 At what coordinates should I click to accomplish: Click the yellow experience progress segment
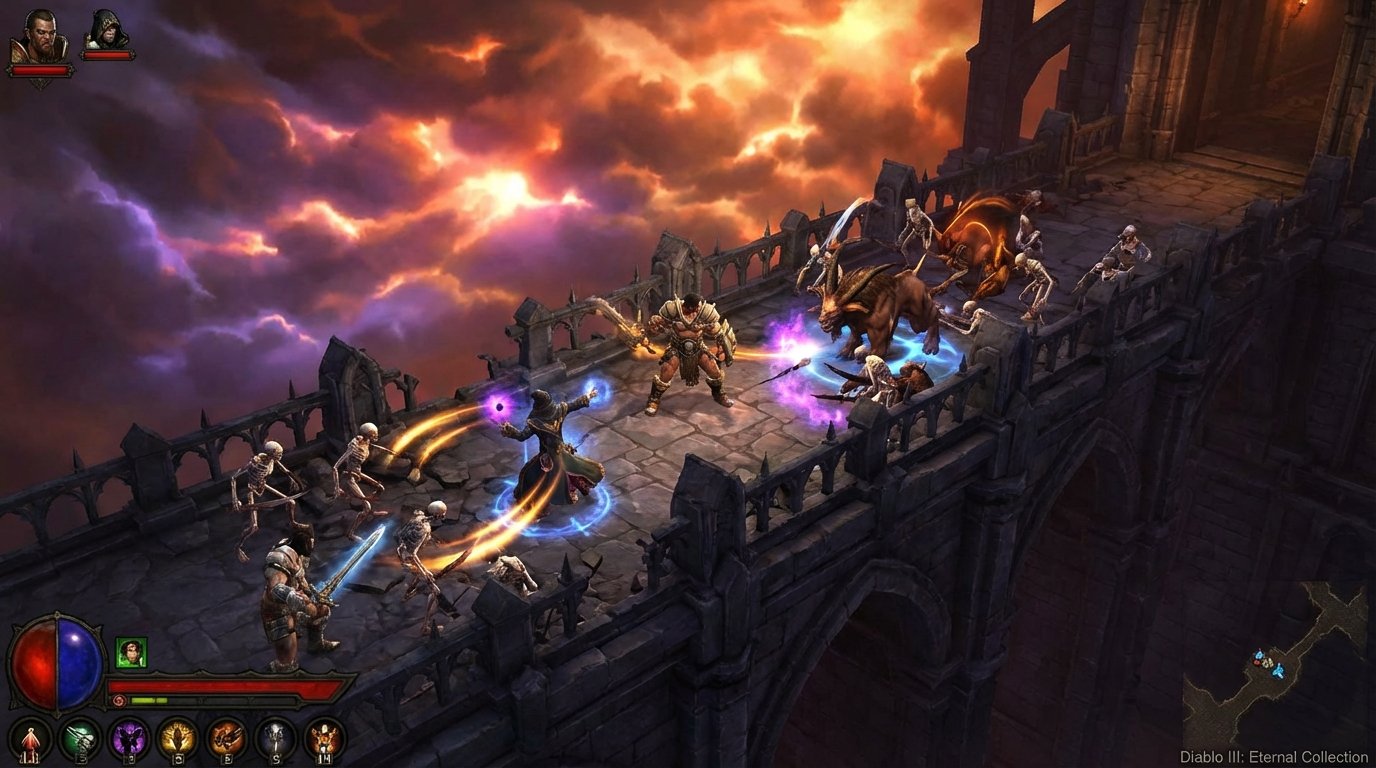click(142, 699)
